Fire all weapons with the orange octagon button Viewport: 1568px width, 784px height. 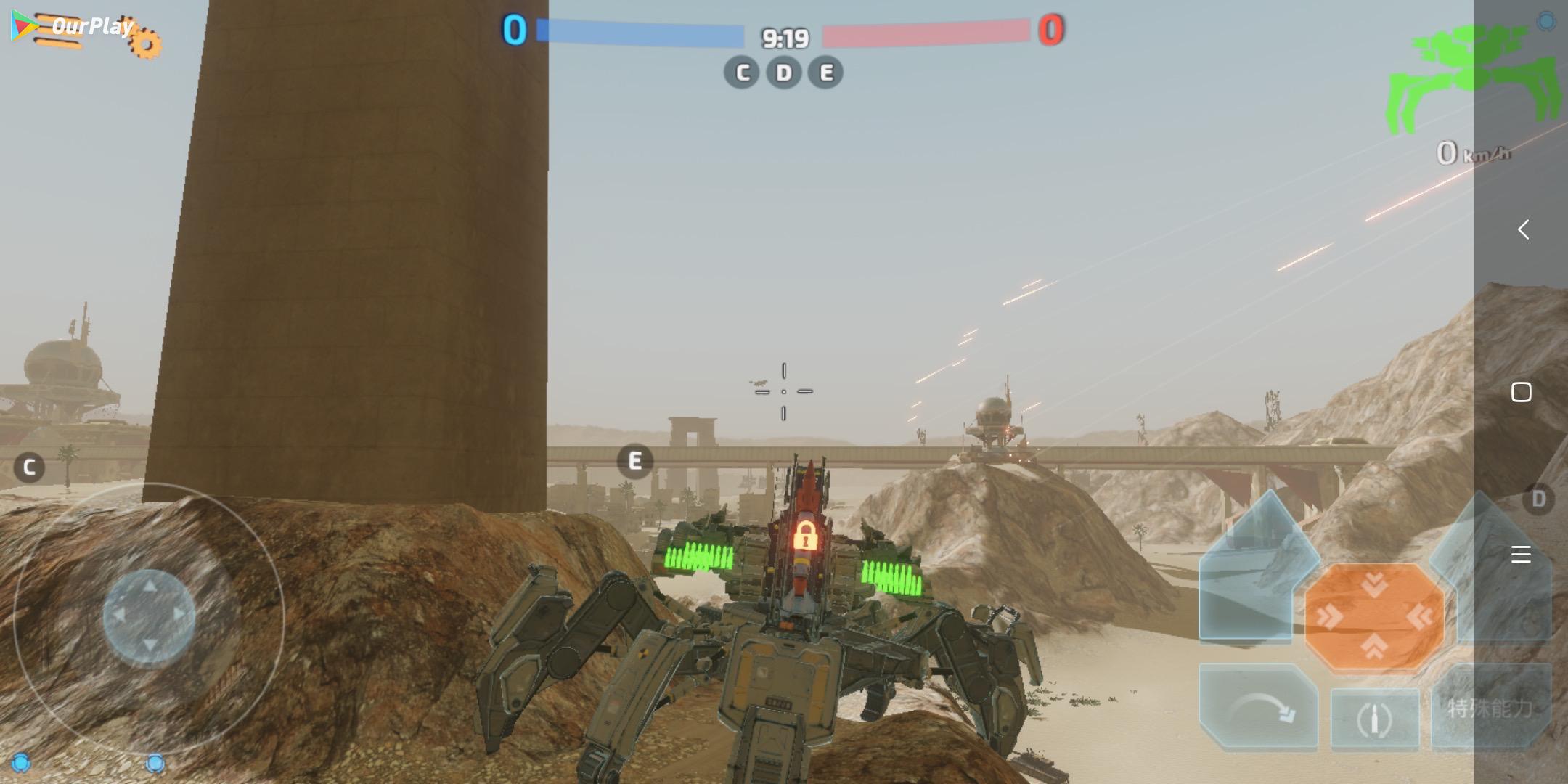click(1374, 617)
